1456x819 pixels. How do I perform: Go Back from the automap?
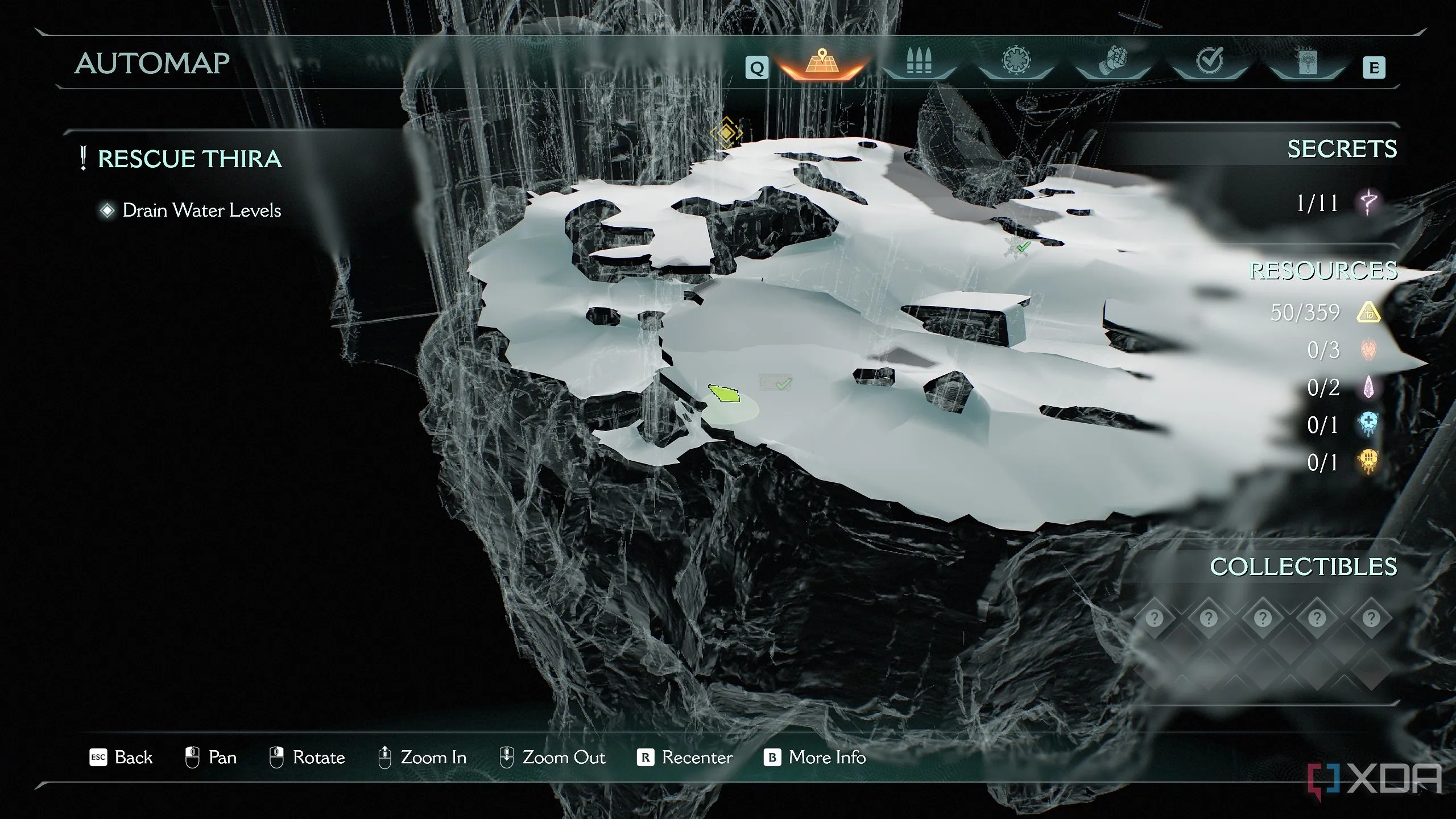coord(121,758)
